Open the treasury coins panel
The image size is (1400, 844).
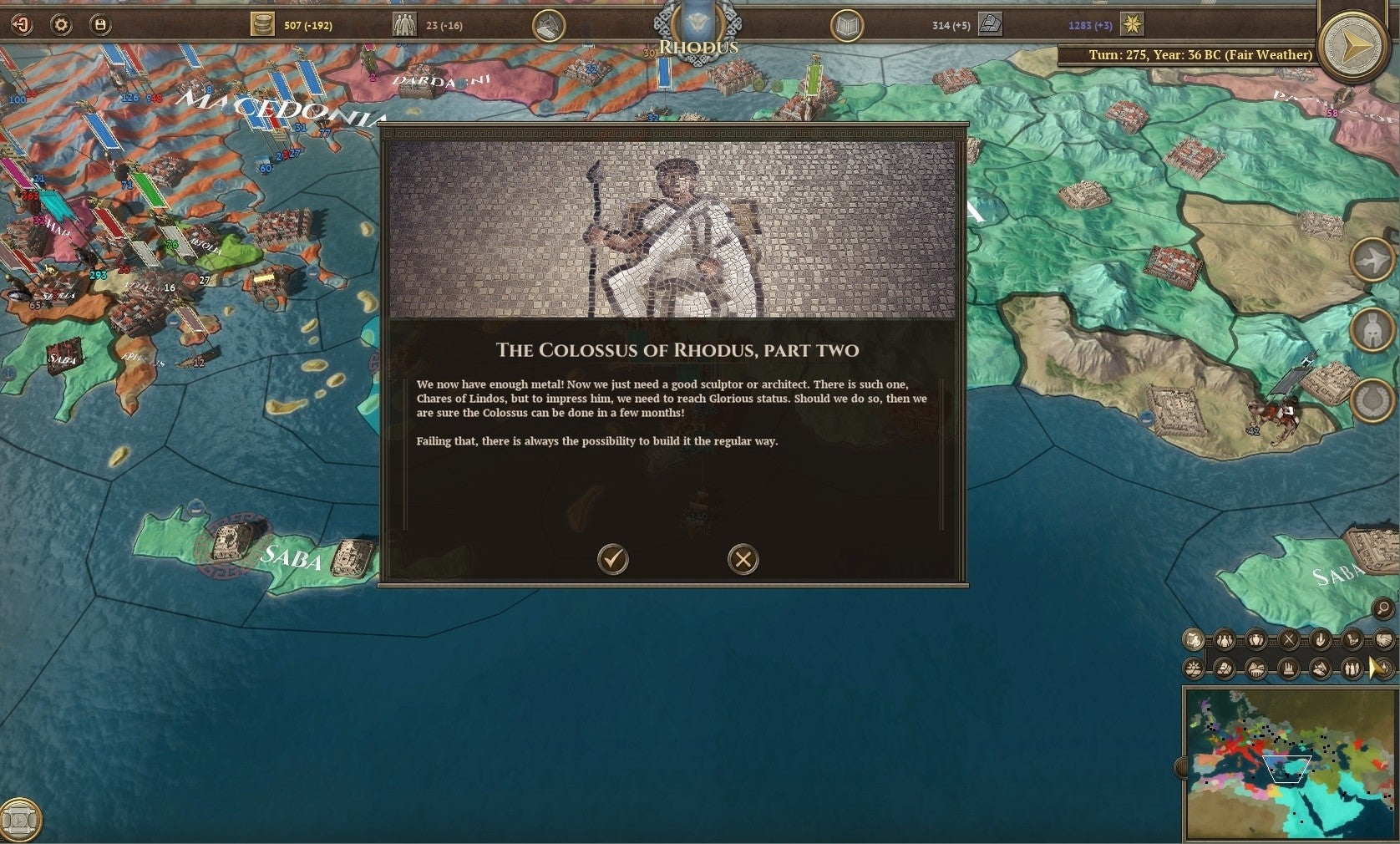263,25
